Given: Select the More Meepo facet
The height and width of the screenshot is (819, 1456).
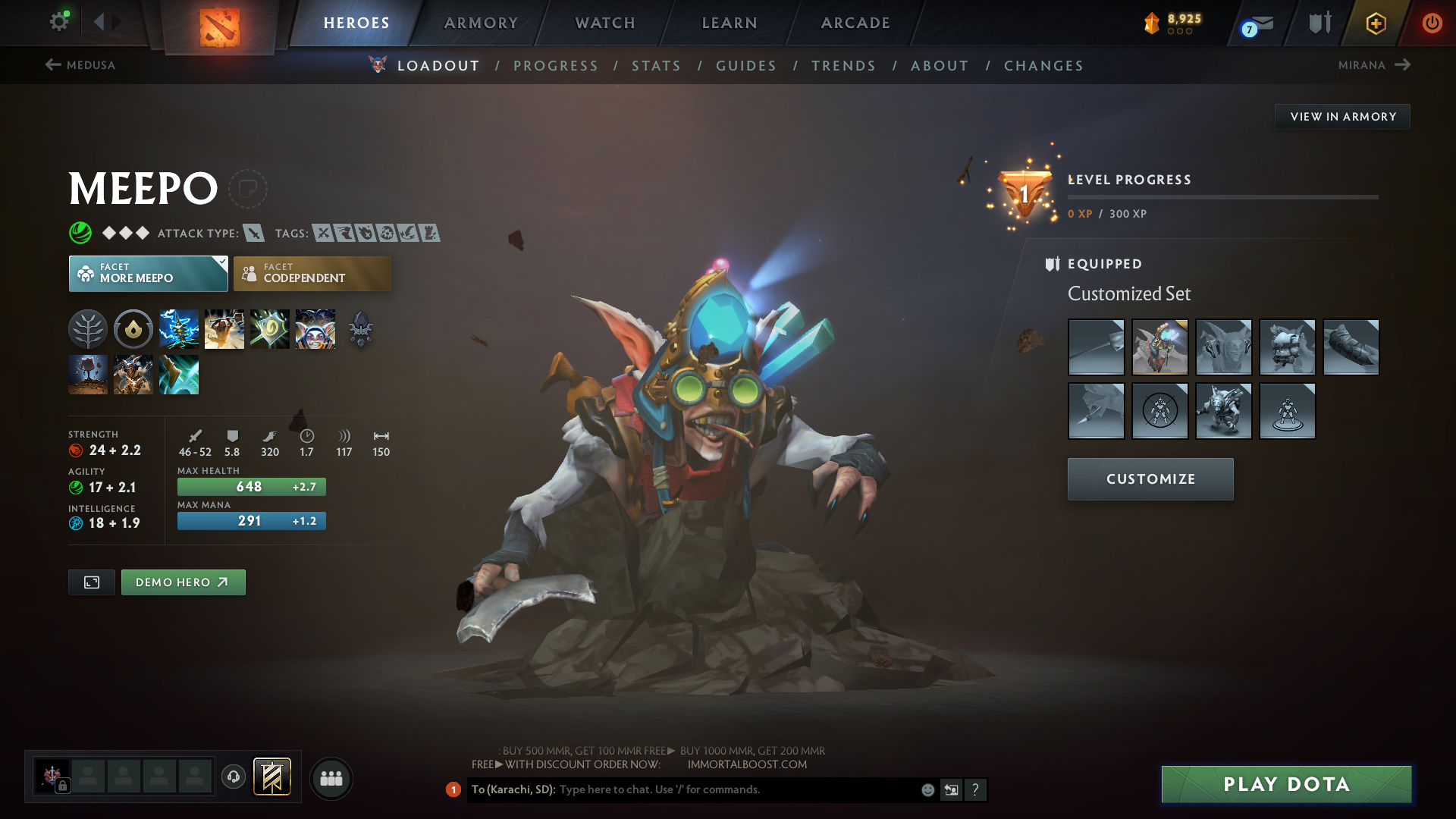Looking at the screenshot, I should (148, 274).
